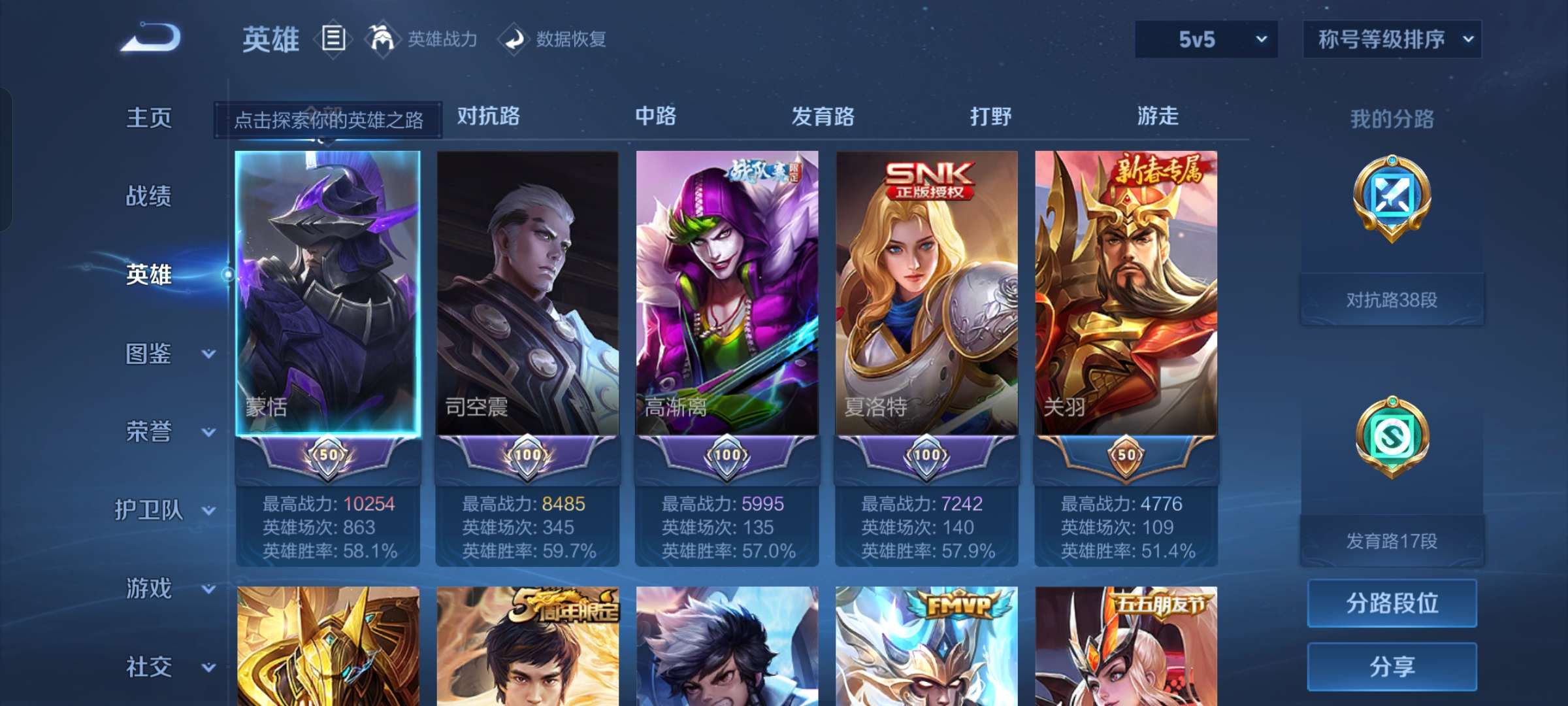The image size is (1568, 706).
Task: Switch to the 打野 lane tab
Action: (990, 116)
